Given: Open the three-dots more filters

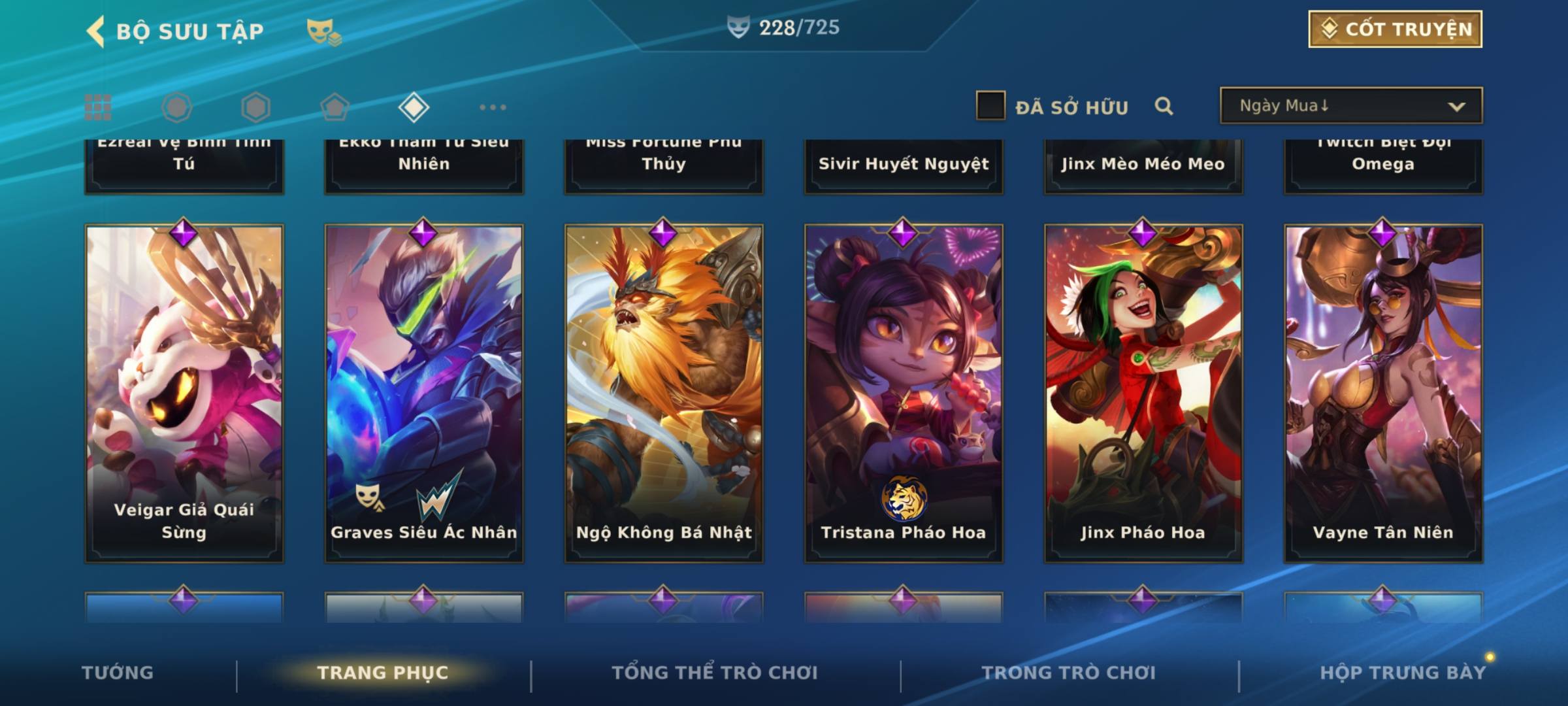Looking at the screenshot, I should (493, 107).
